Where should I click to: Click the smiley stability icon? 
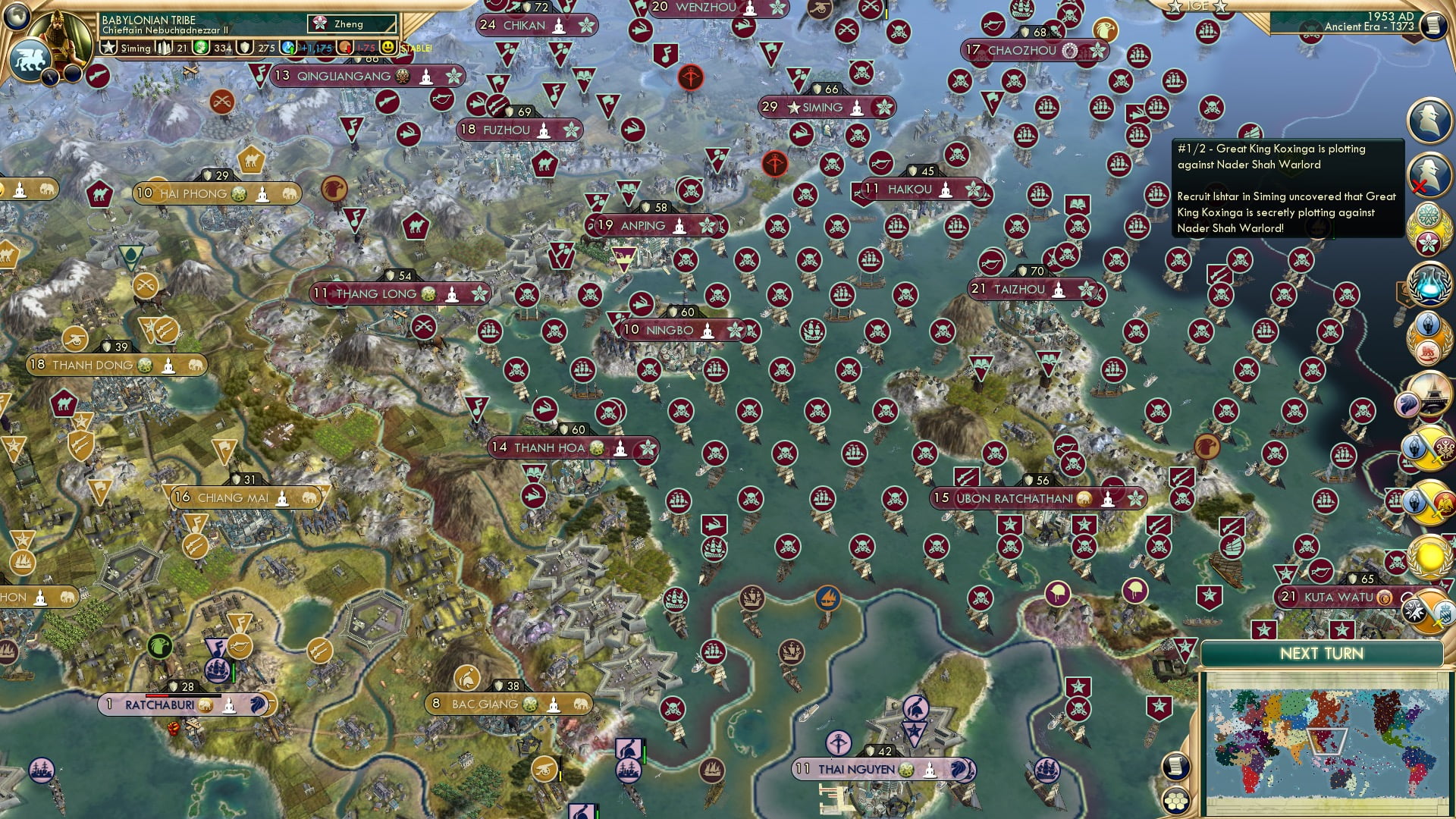coord(388,48)
